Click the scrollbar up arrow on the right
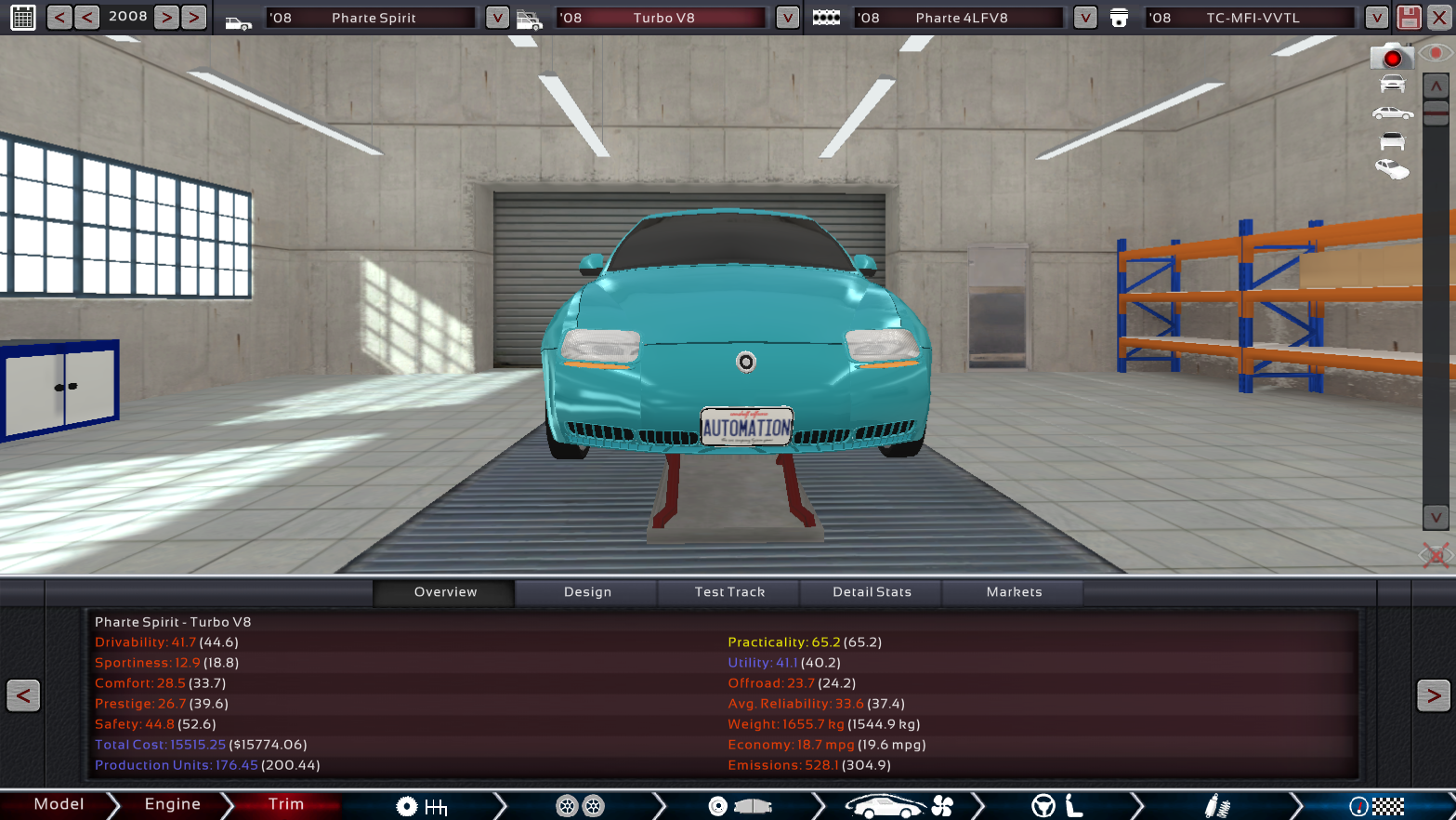 coord(1434,86)
